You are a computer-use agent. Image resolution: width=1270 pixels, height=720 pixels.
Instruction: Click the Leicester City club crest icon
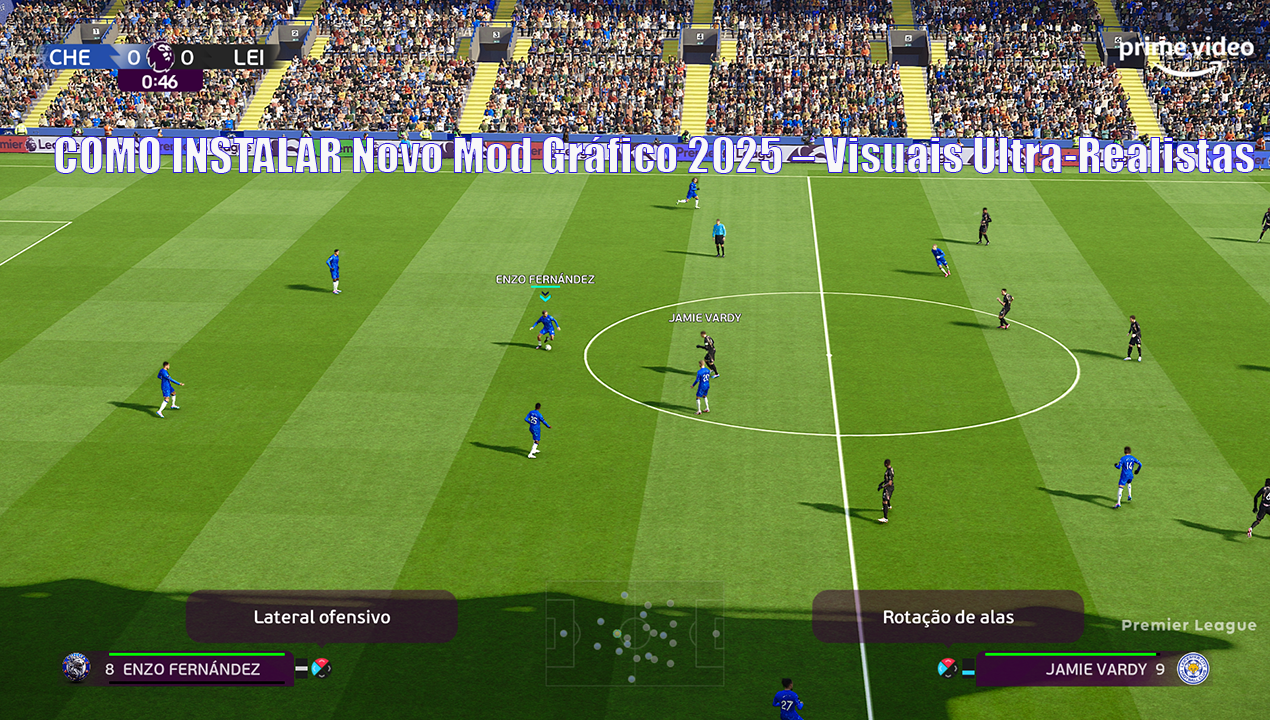[x=1192, y=668]
